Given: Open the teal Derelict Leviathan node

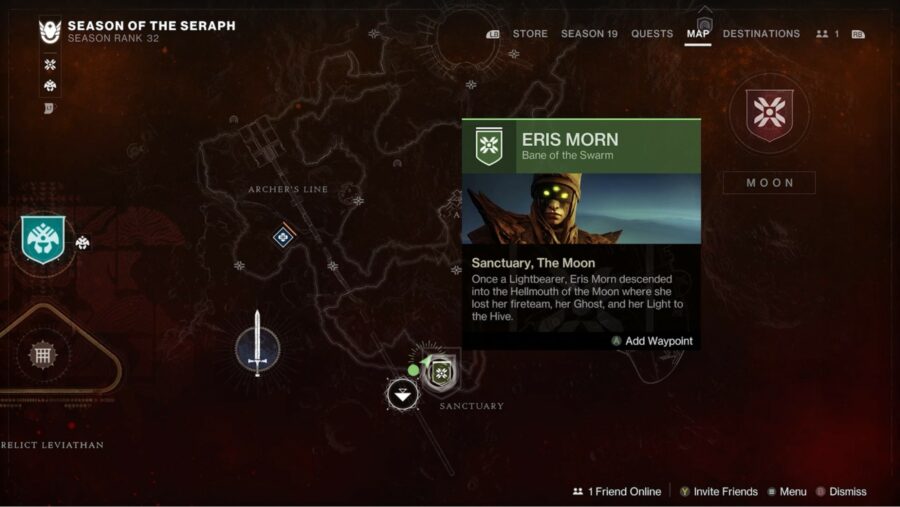Looking at the screenshot, I should (x=43, y=240).
